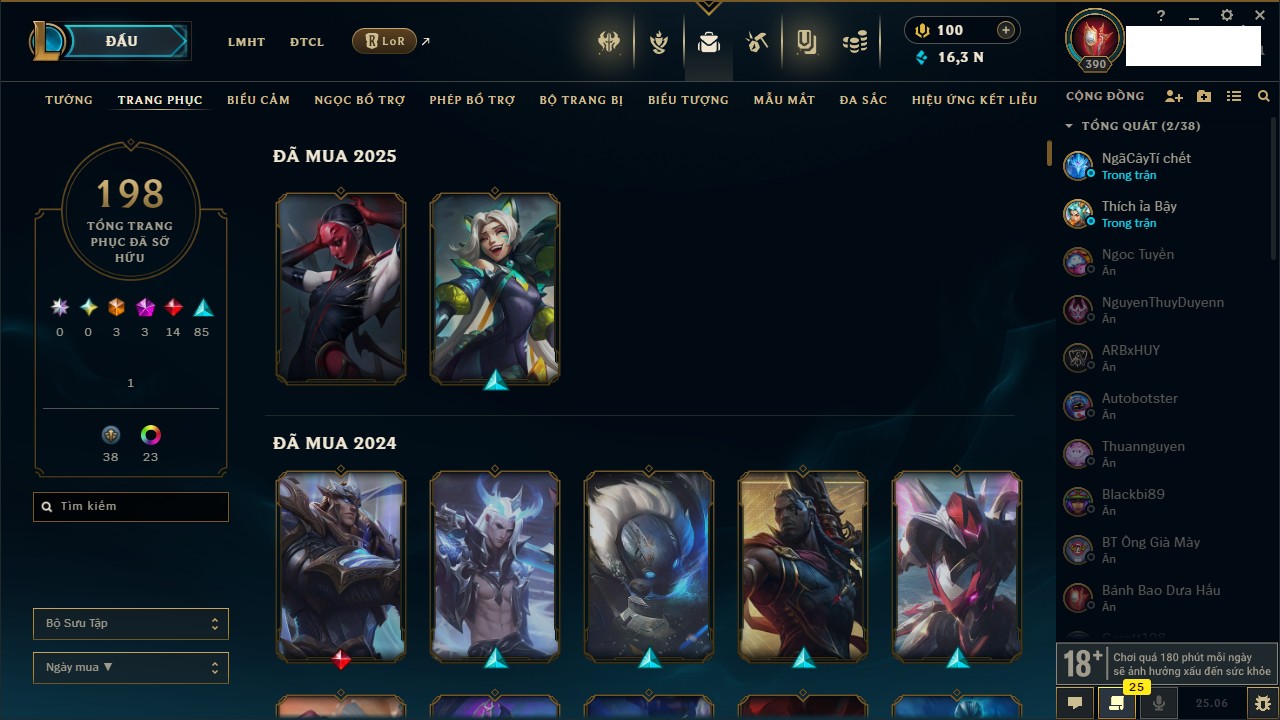Open the ĐTCL mode link
This screenshot has width=1280, height=720.
click(307, 42)
